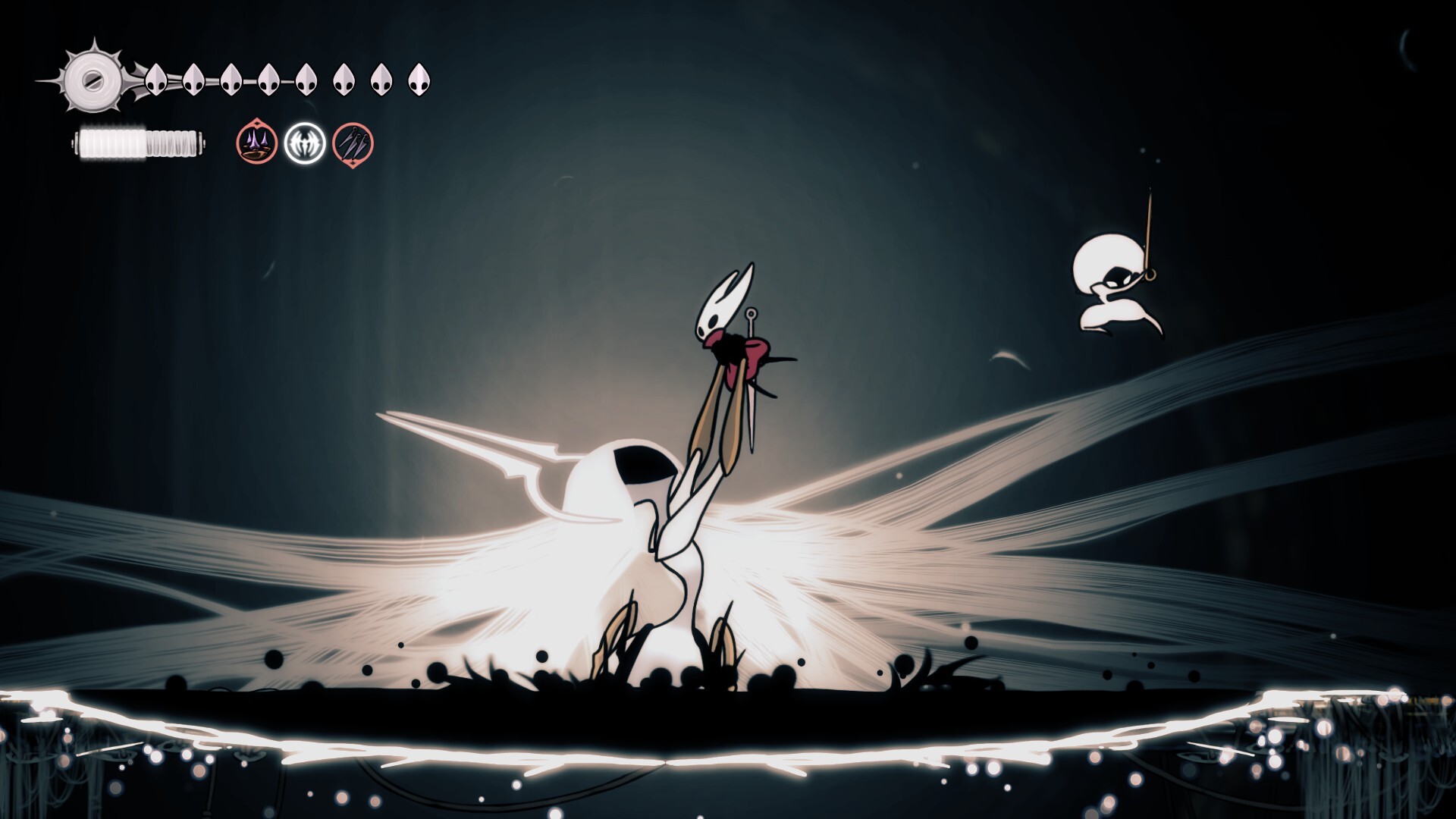The height and width of the screenshot is (819, 1456).
Task: Click the spiked silk spool crest emblem
Action: (92, 79)
